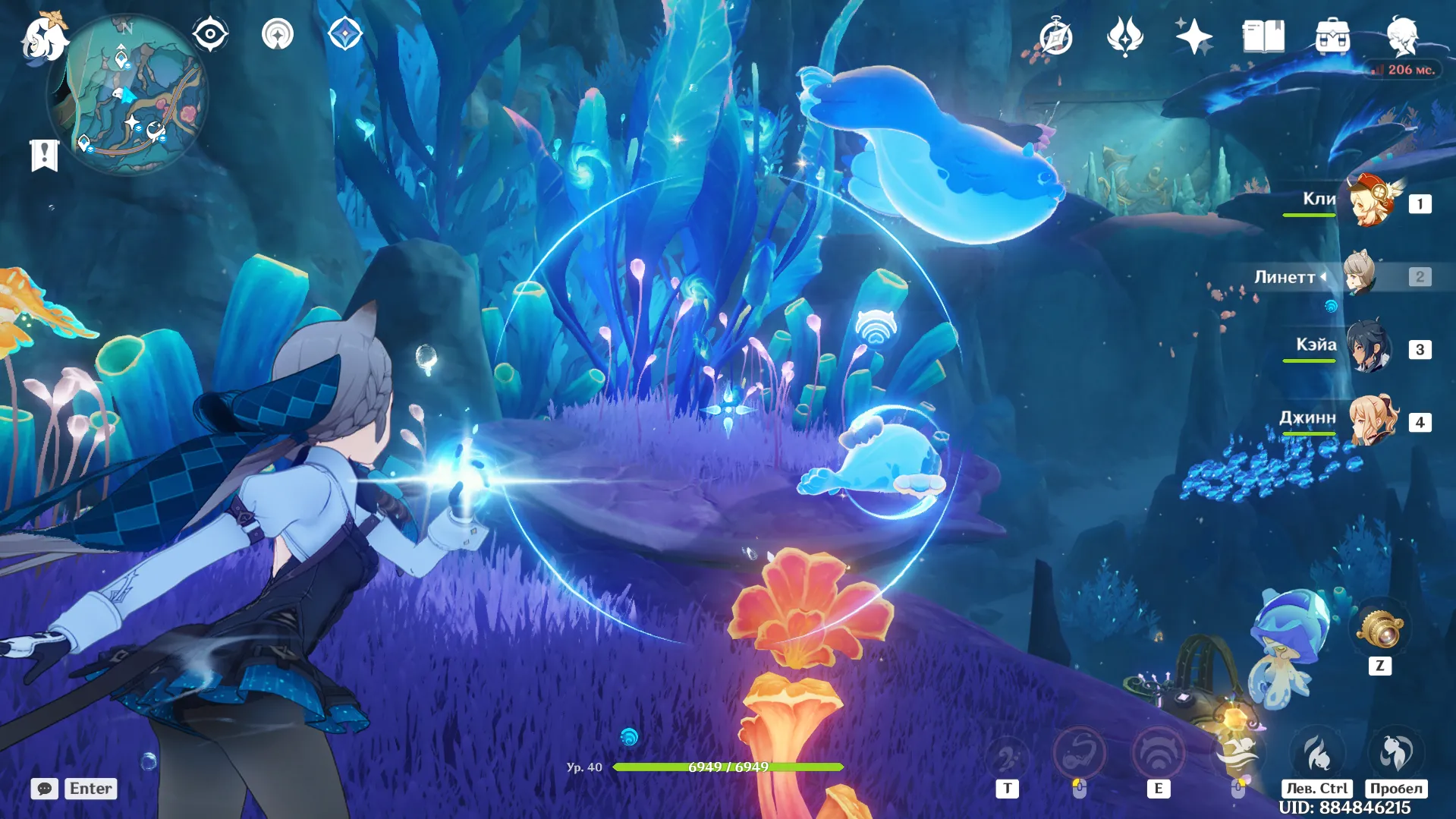Open the quest log exclamation icon
Viewport: 1456px width, 819px height.
(x=44, y=155)
